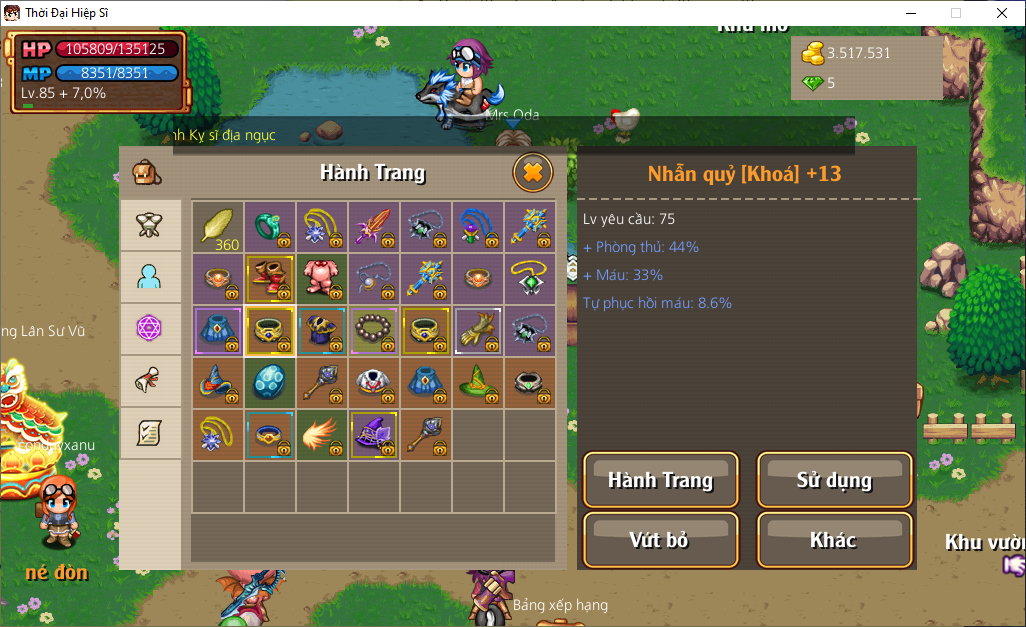Pick the red boots item slot
1026x627 pixels.
pyautogui.click(x=269, y=277)
